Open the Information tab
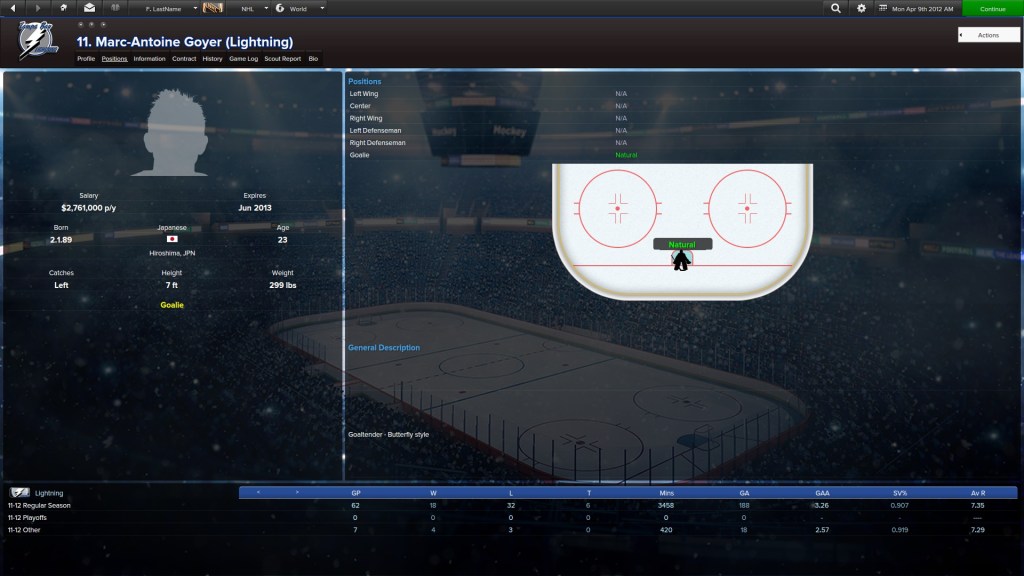 [149, 59]
